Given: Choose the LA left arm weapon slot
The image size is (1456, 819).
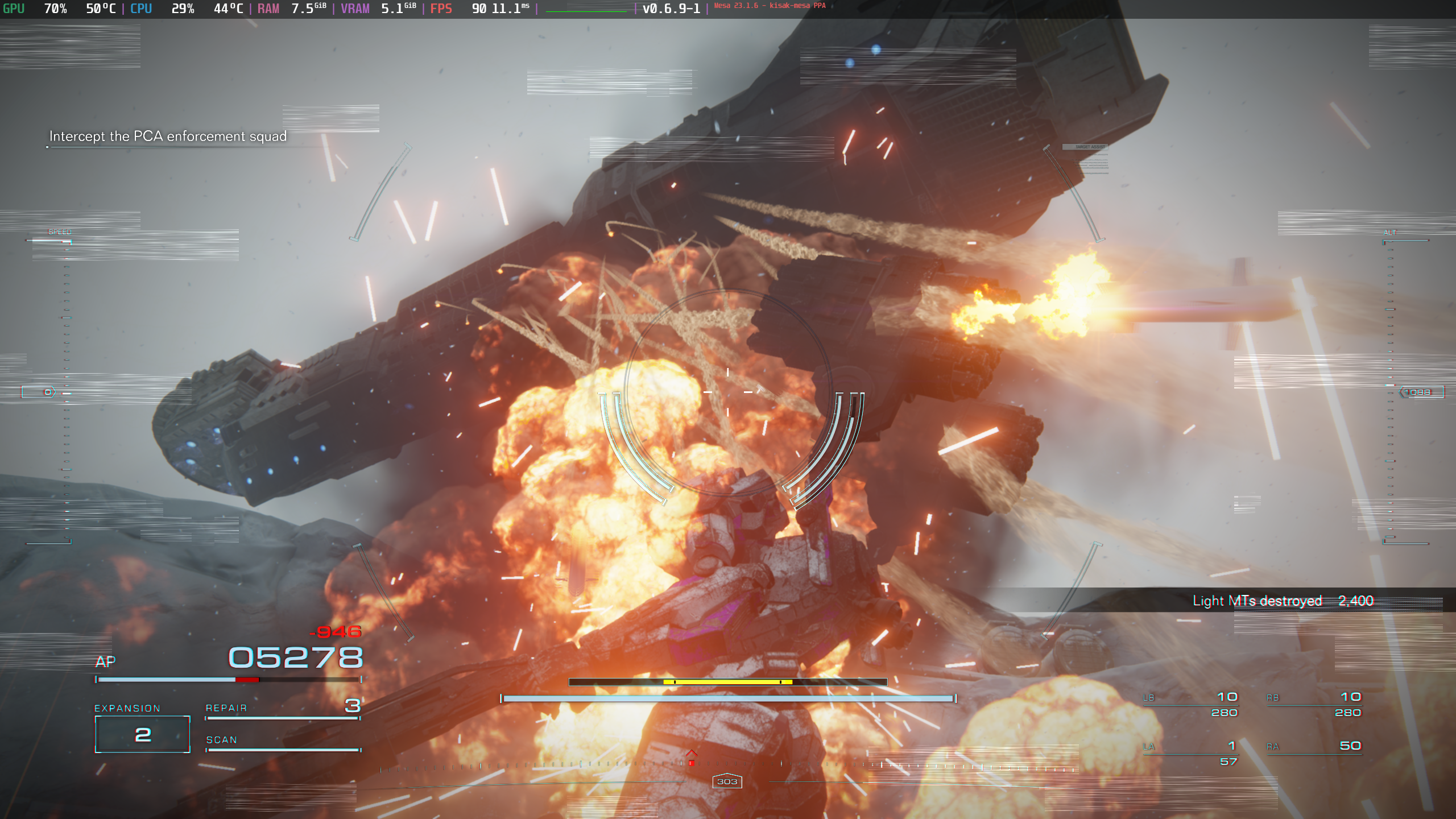Looking at the screenshot, I should pyautogui.click(x=1190, y=752).
